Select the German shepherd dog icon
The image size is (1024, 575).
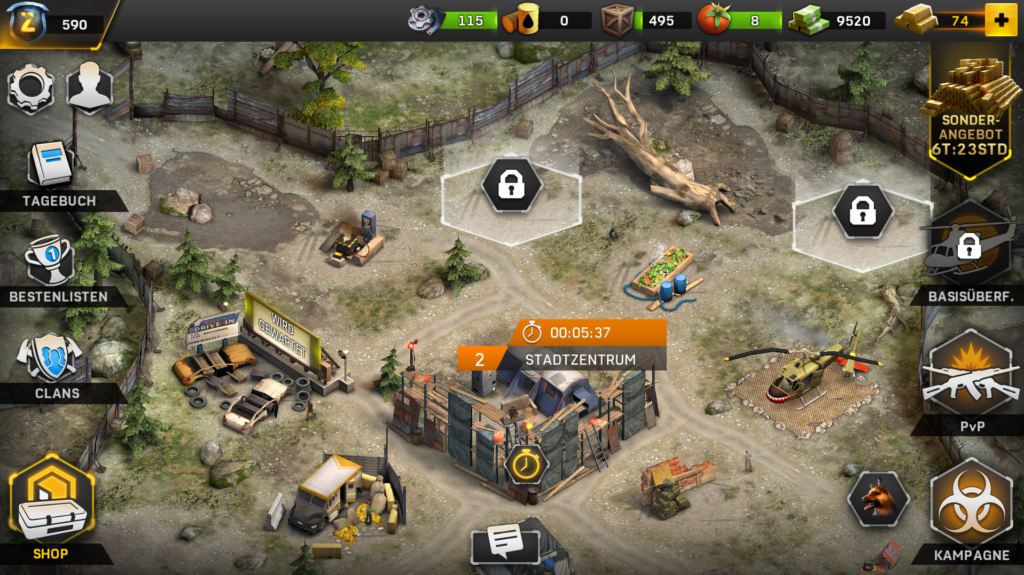878,499
